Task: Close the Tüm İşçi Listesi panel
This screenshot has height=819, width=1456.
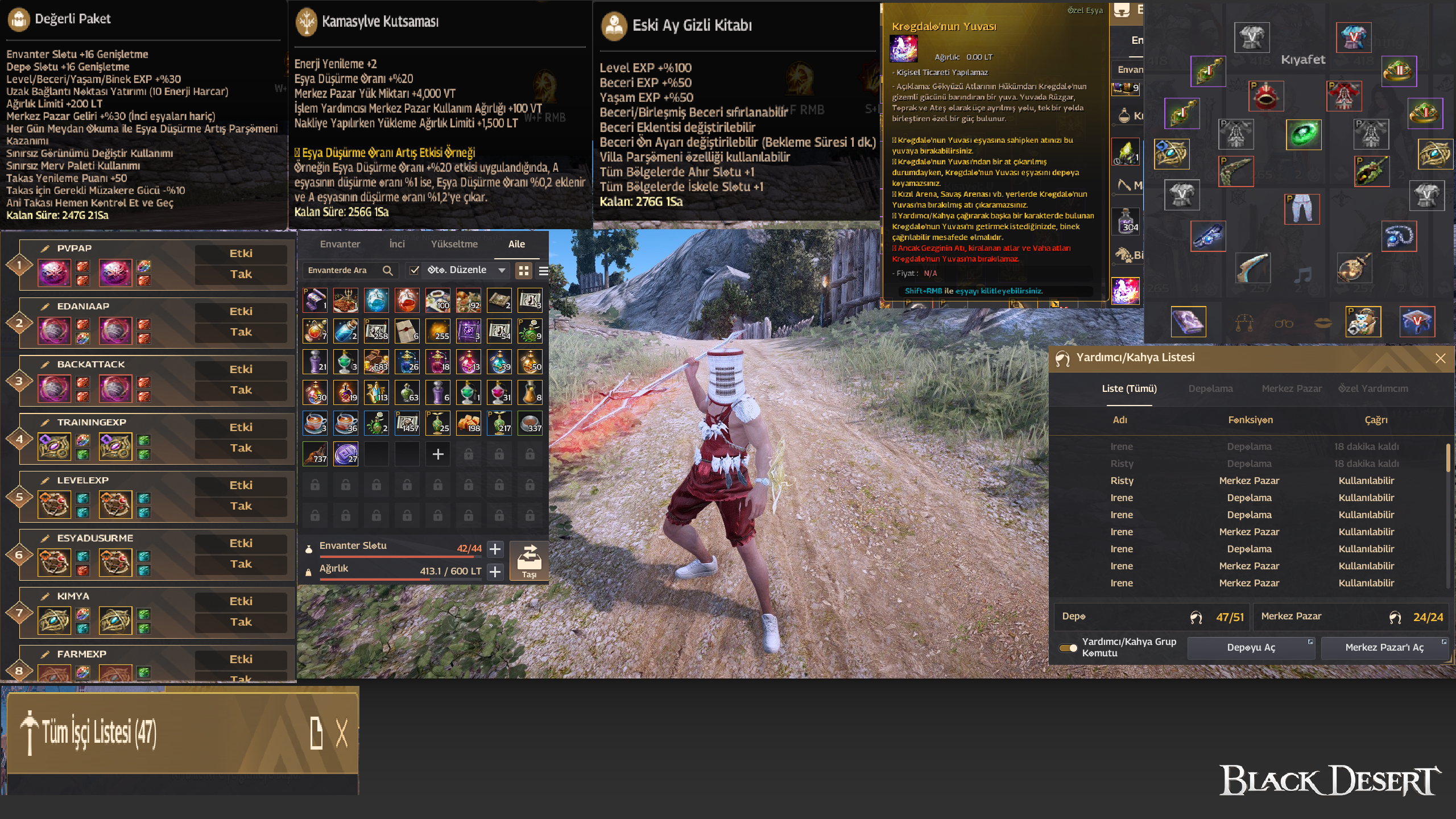Action: 341,733
